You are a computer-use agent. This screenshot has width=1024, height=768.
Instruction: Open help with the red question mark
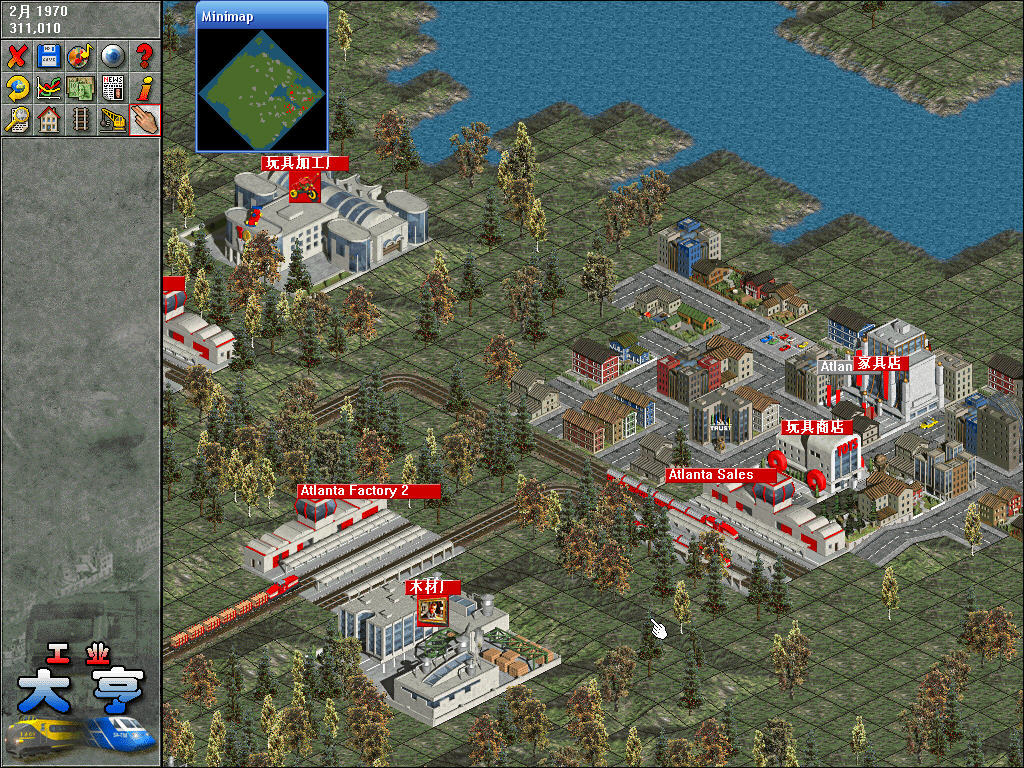pyautogui.click(x=144, y=55)
